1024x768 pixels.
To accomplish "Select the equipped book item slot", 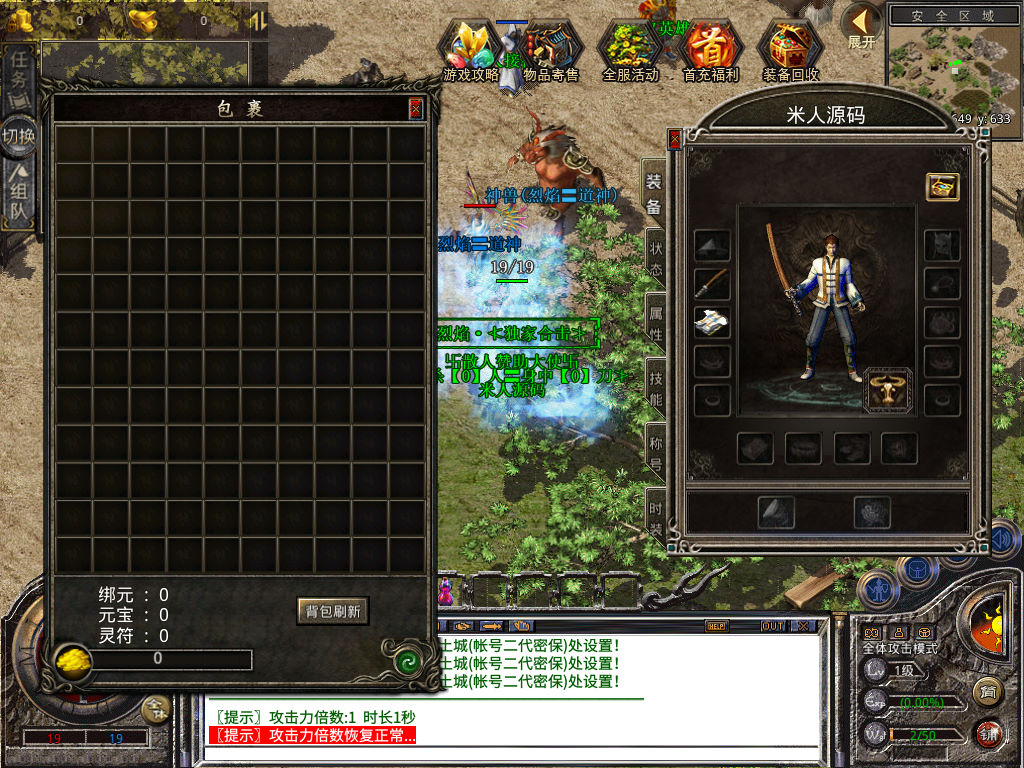I will [712, 322].
